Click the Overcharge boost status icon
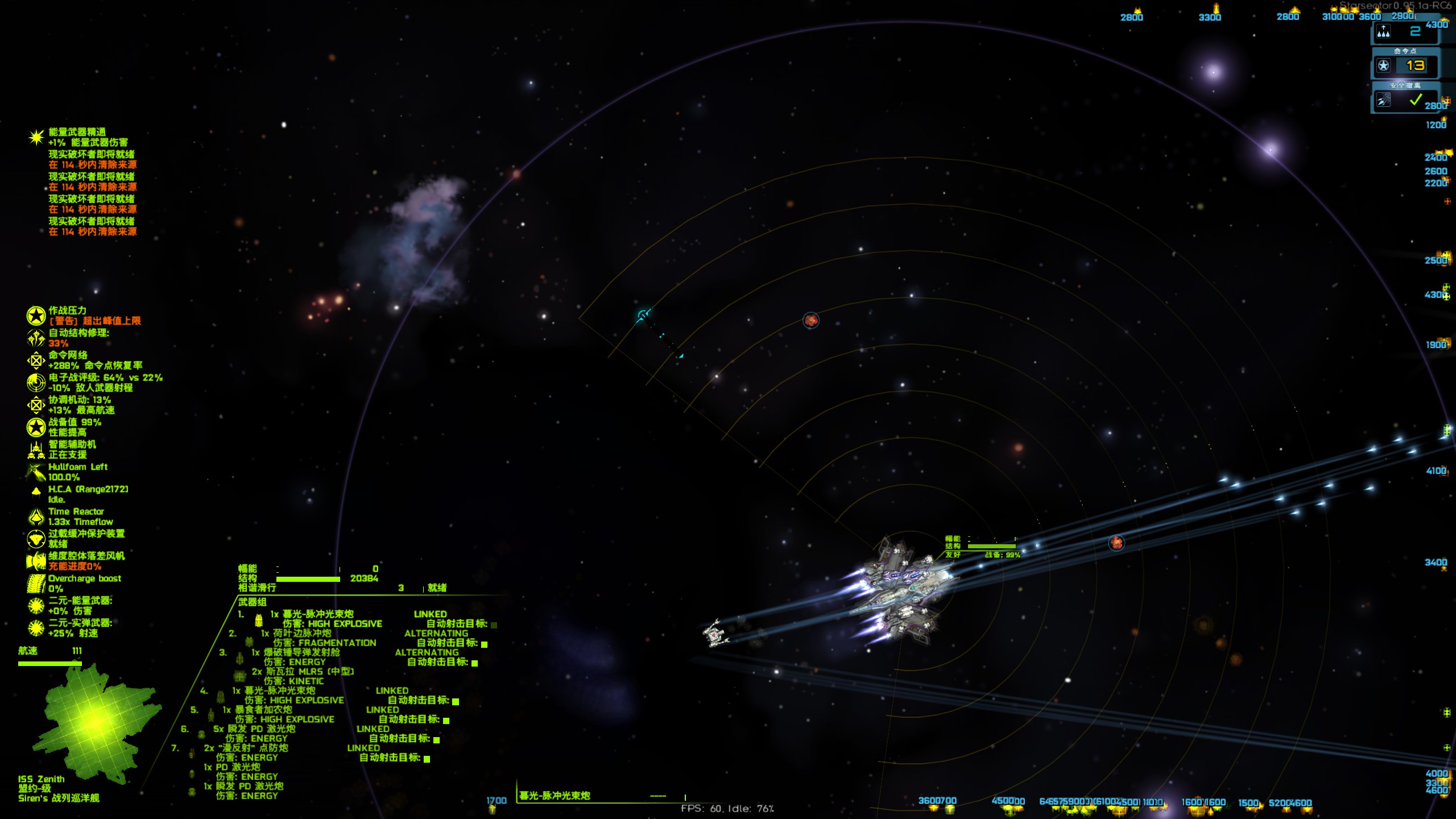The image size is (1456, 819). coord(36,584)
